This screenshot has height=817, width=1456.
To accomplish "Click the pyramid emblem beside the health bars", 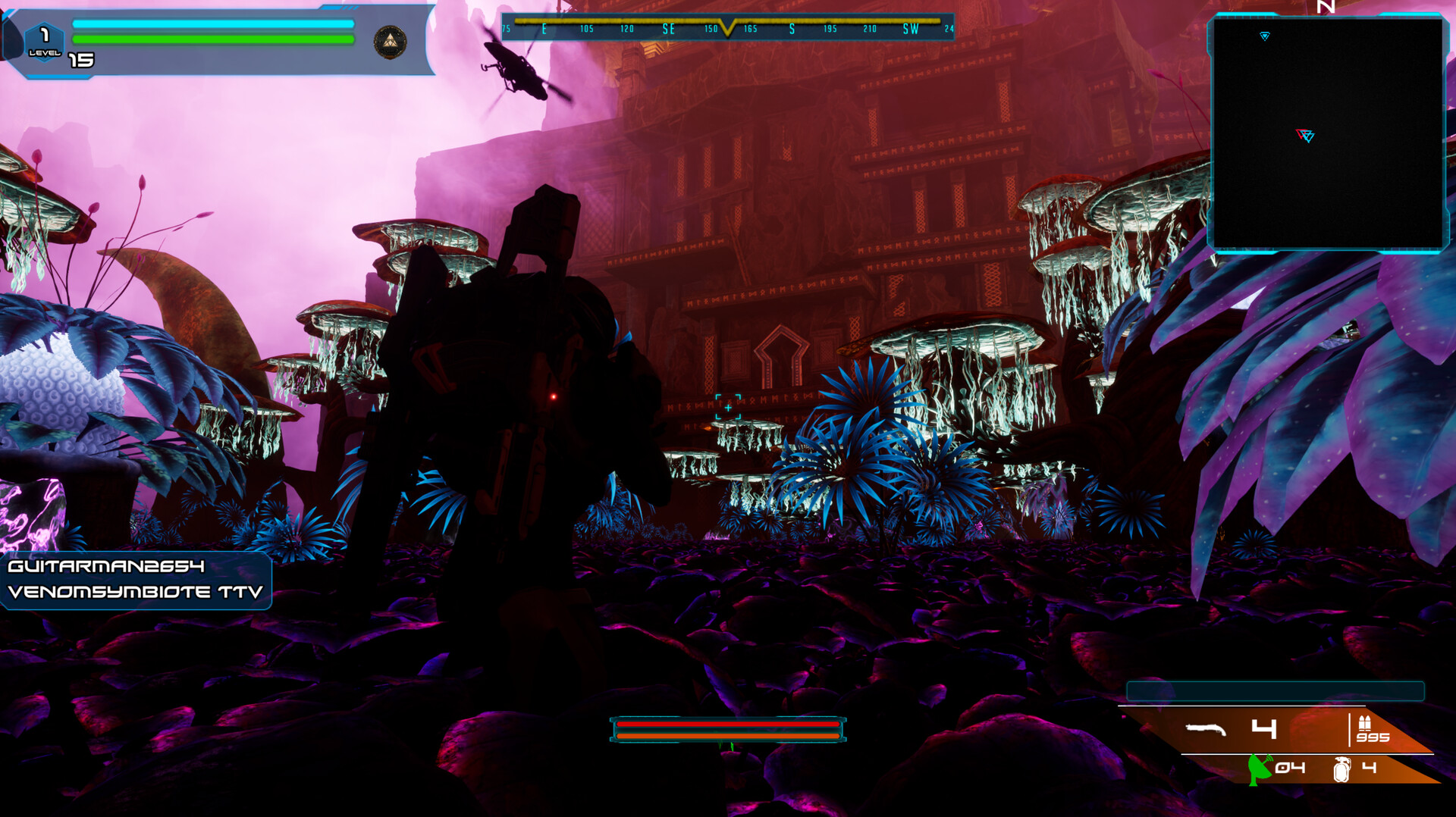I will point(390,42).
